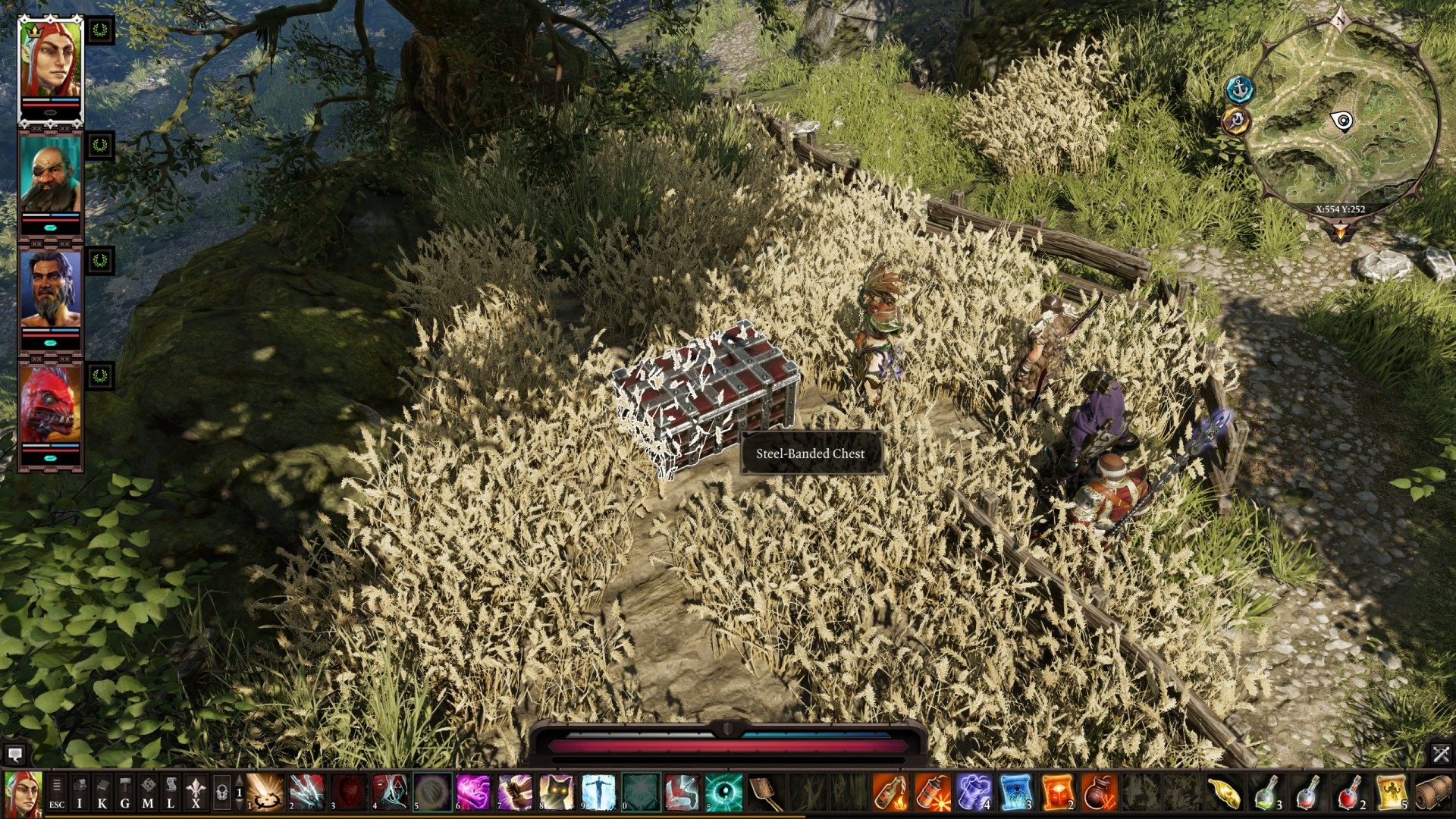
Task: Click the blue anchor waypoint icon
Action: 1240,89
